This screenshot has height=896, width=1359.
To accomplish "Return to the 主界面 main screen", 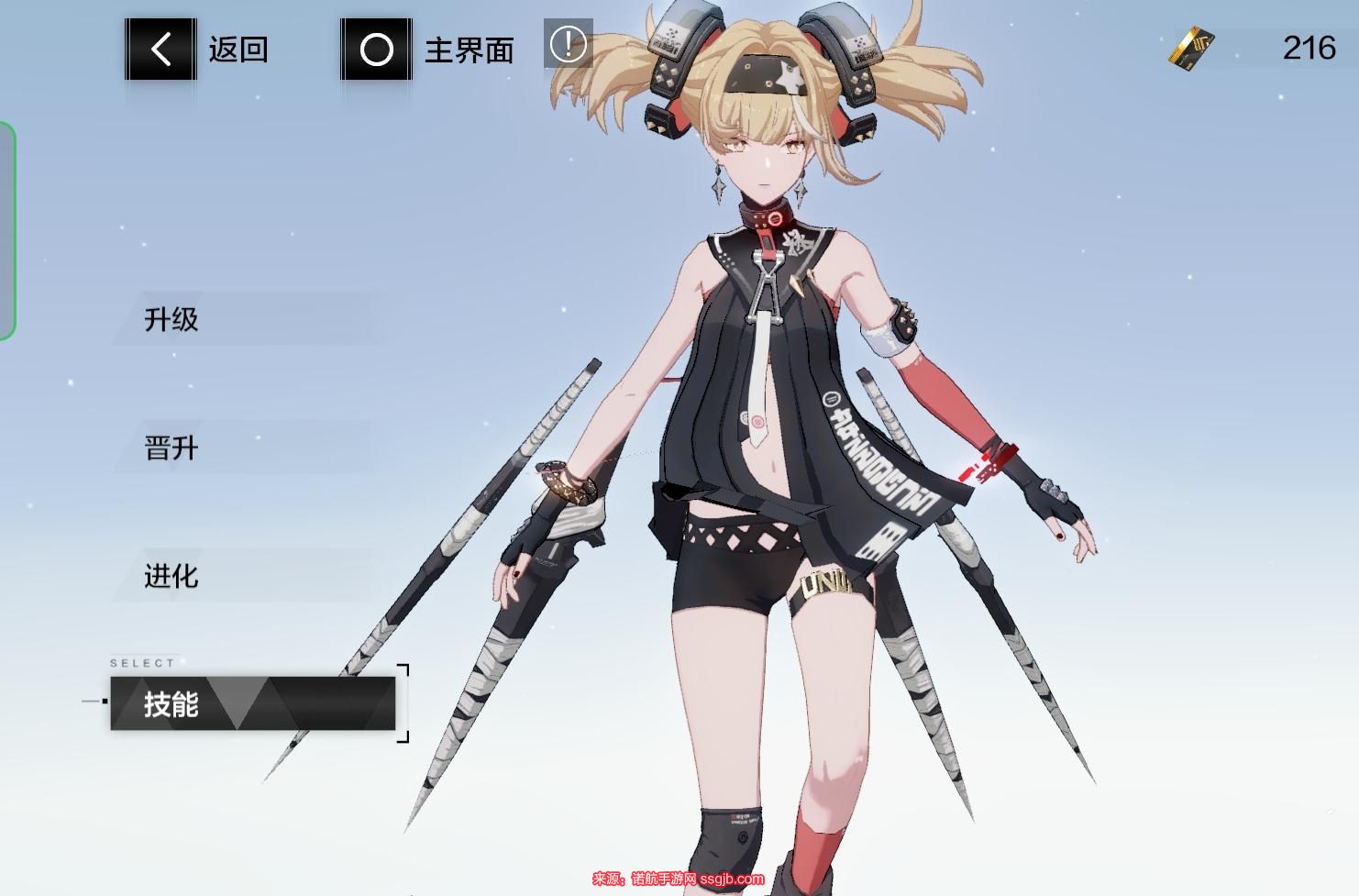I will (377, 50).
